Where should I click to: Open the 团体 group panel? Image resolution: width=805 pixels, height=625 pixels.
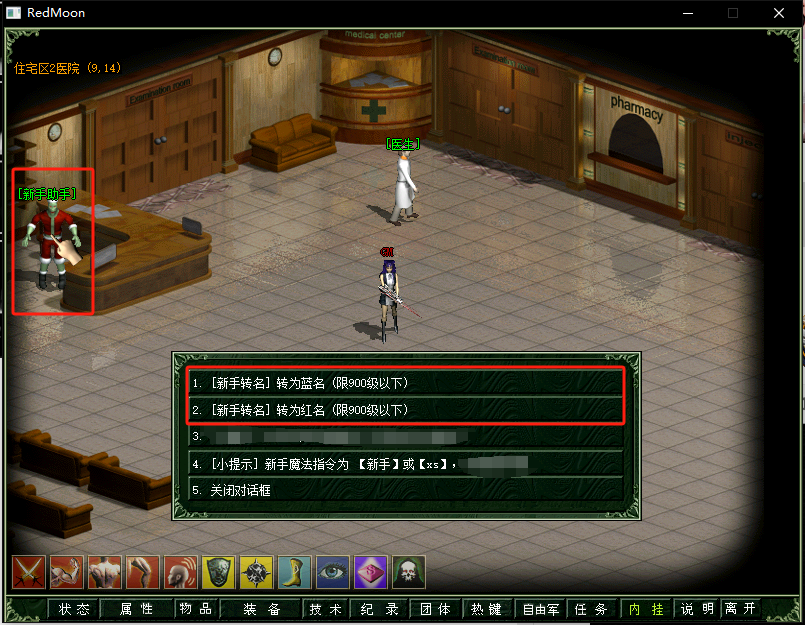pos(435,609)
